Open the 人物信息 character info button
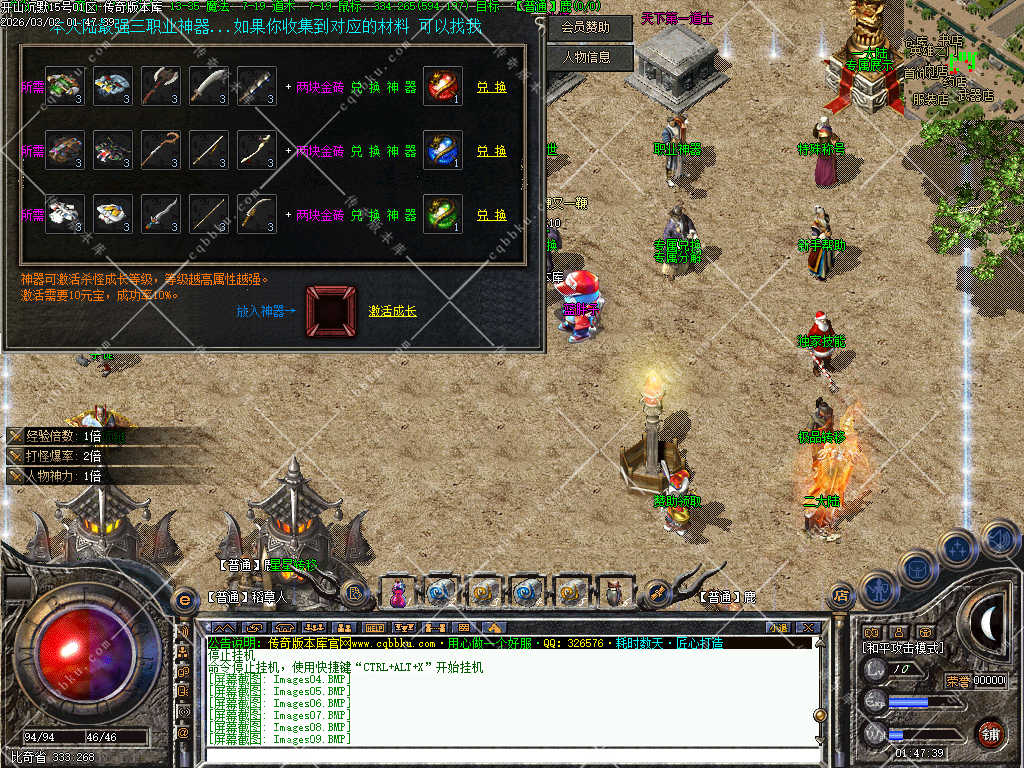The image size is (1024, 768). [x=586, y=57]
